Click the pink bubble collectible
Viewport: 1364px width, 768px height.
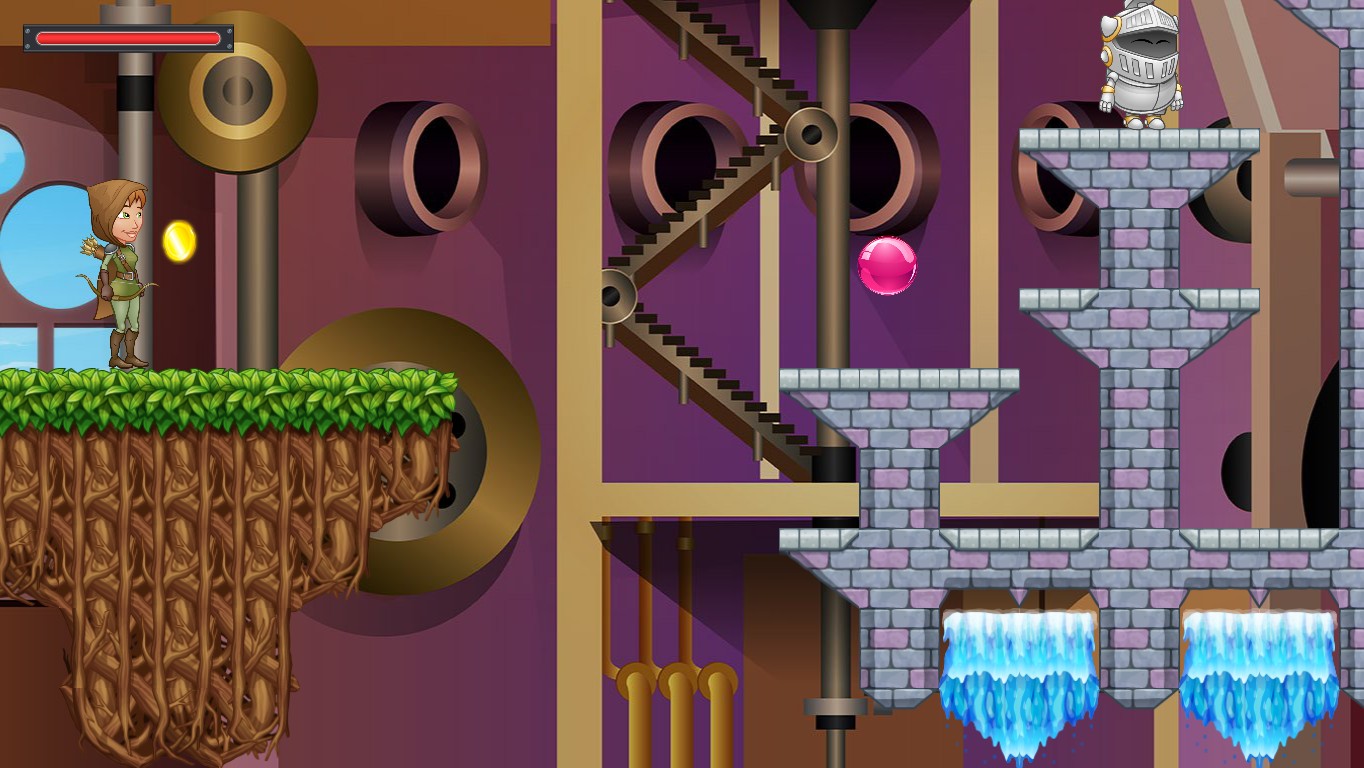pyautogui.click(x=884, y=265)
